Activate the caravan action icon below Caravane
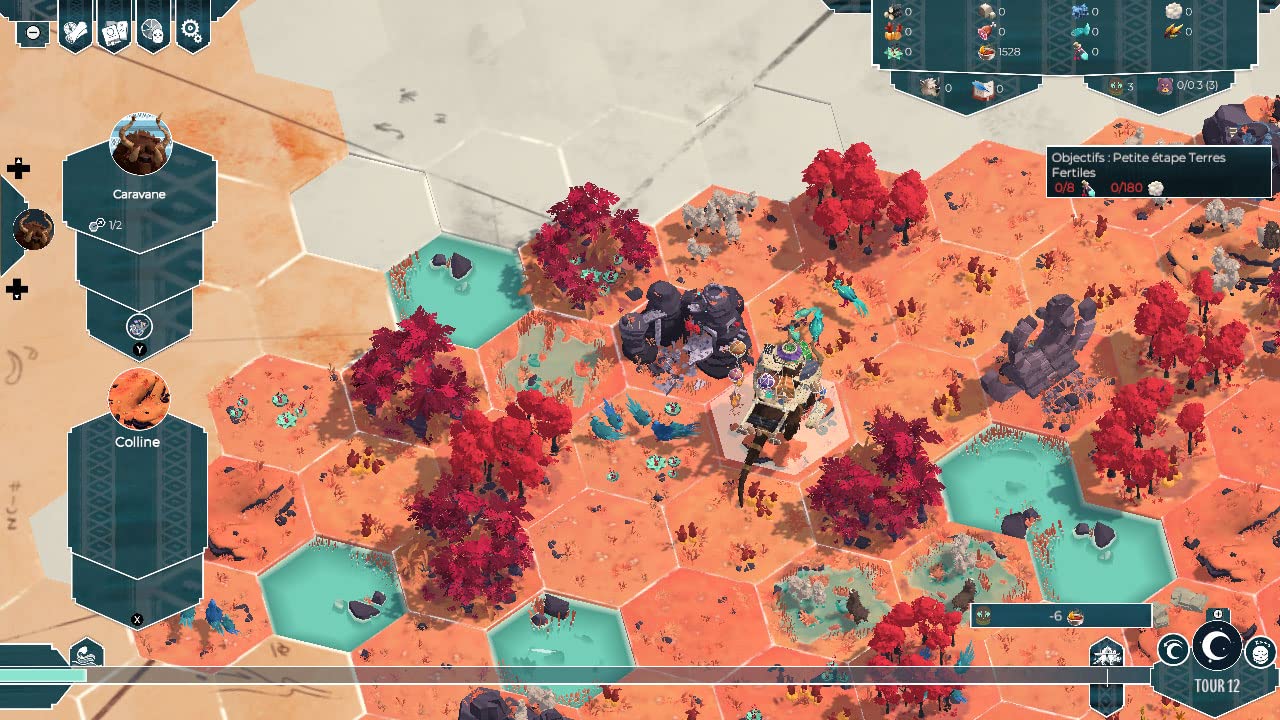1280x720 pixels. [x=139, y=326]
